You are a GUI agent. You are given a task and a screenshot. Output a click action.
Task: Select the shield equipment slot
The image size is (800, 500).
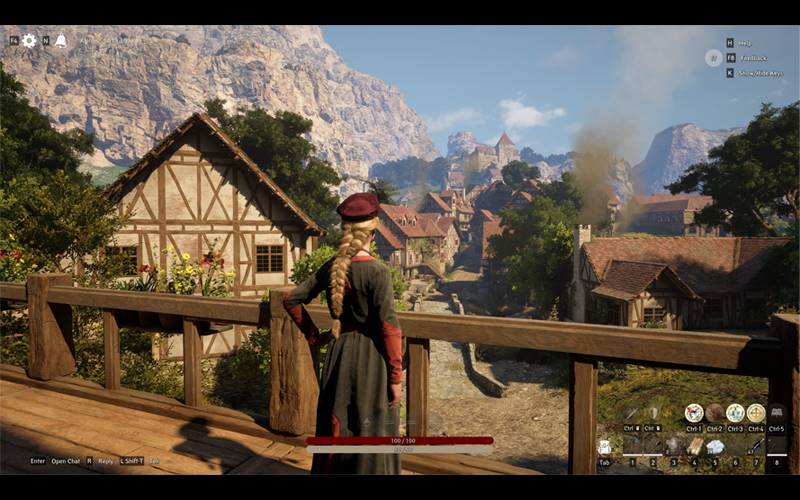[653, 413]
